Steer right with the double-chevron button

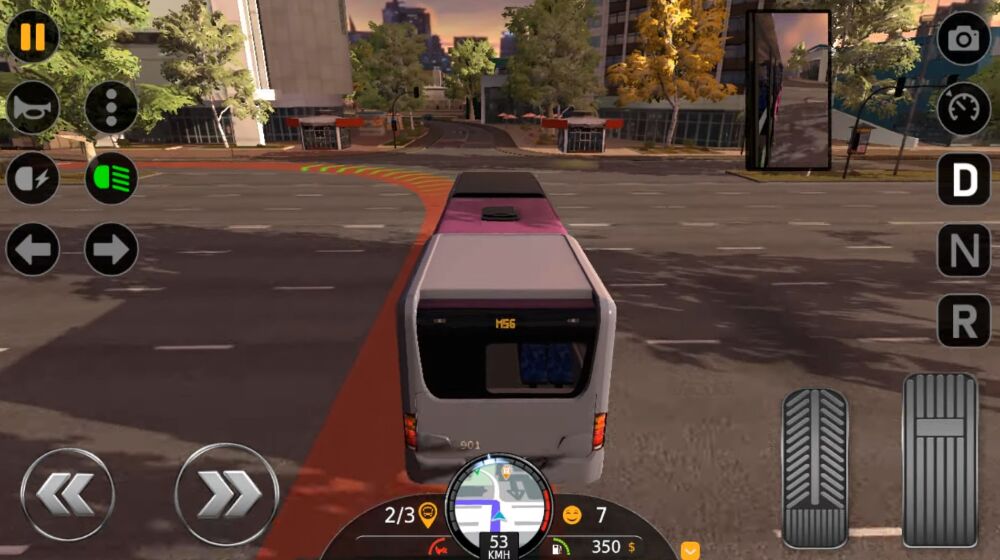point(226,494)
